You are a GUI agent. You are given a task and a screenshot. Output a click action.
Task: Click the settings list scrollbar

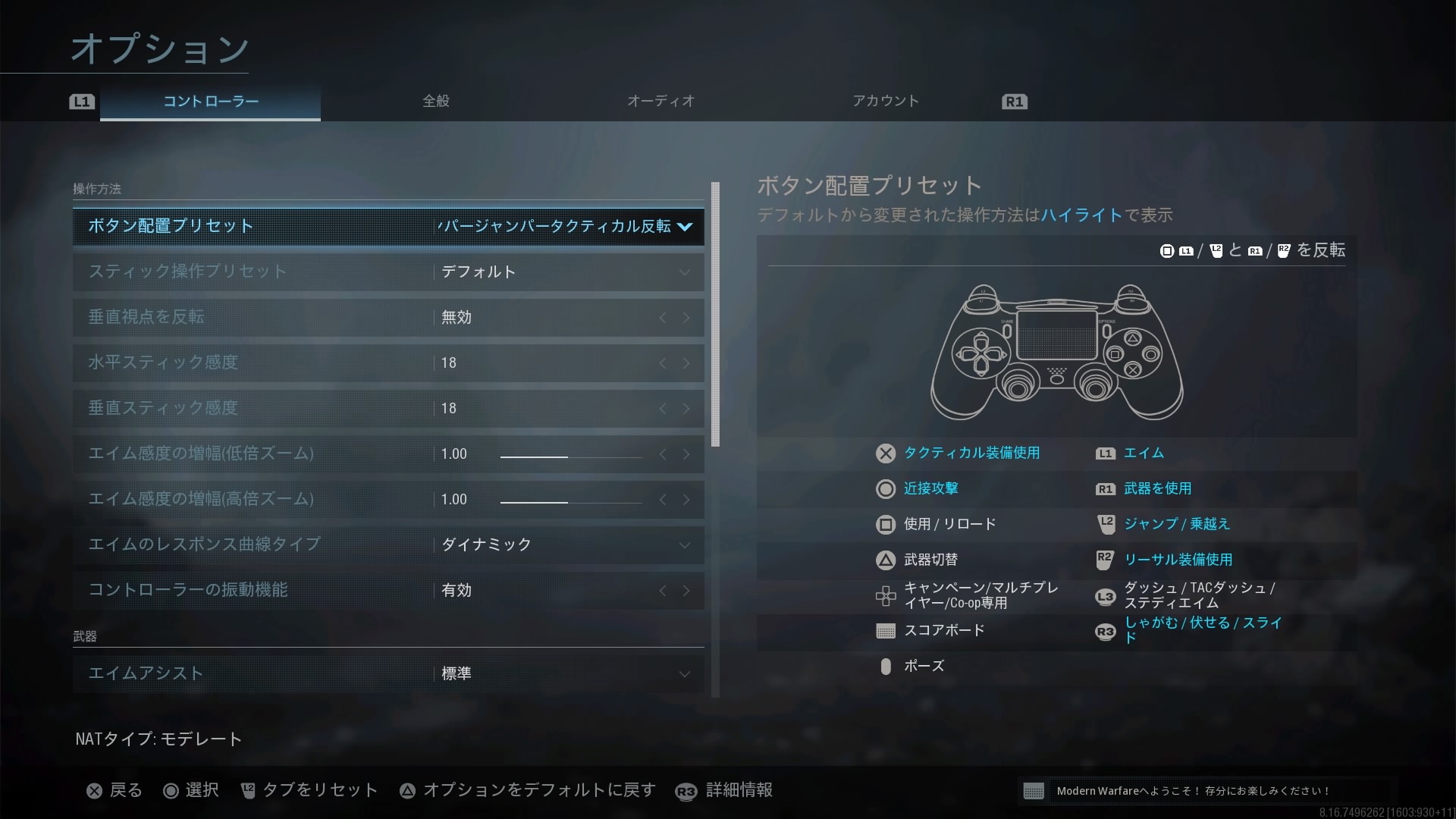(715, 315)
